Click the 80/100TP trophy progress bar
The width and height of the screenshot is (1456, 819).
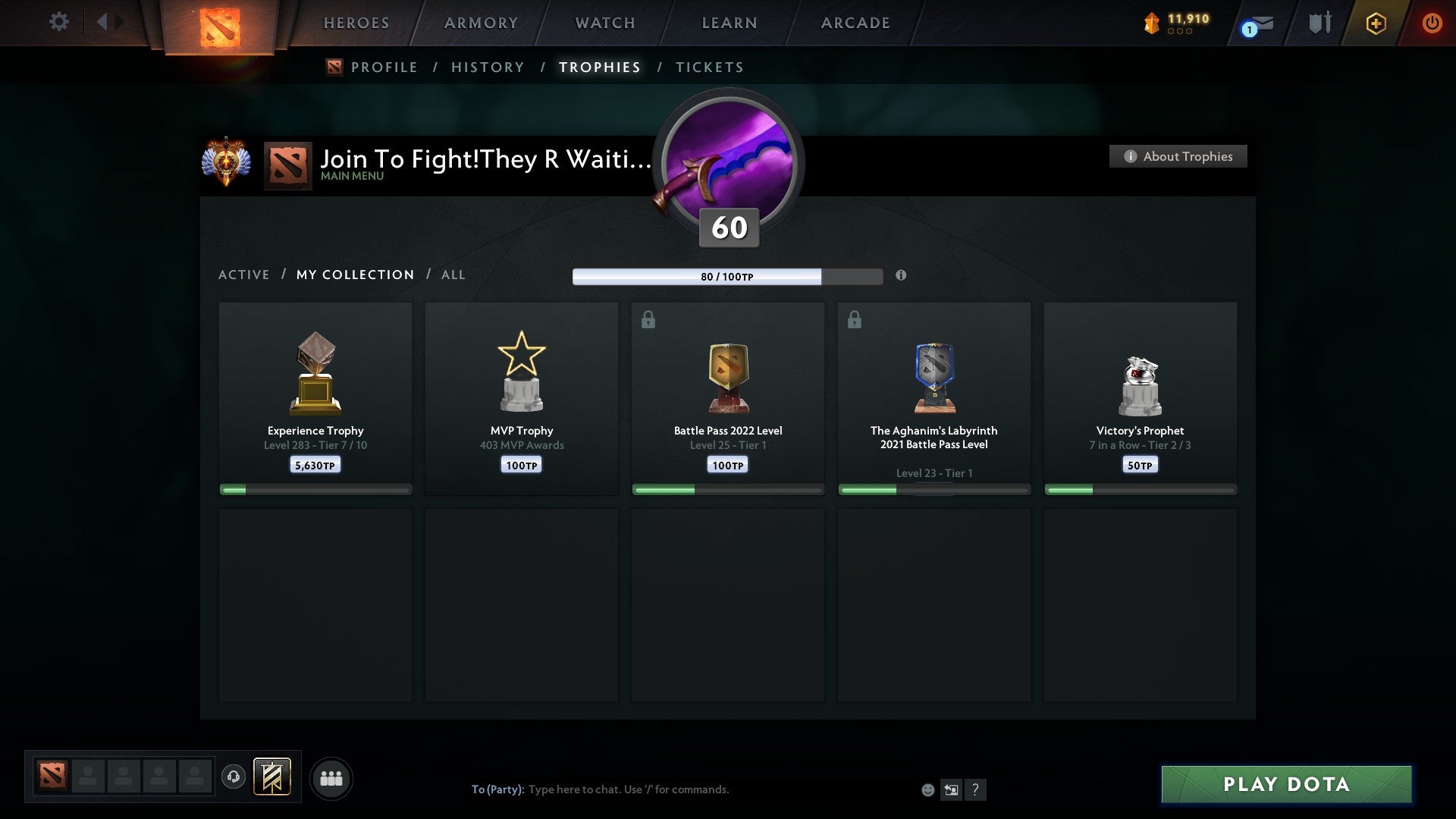(726, 276)
